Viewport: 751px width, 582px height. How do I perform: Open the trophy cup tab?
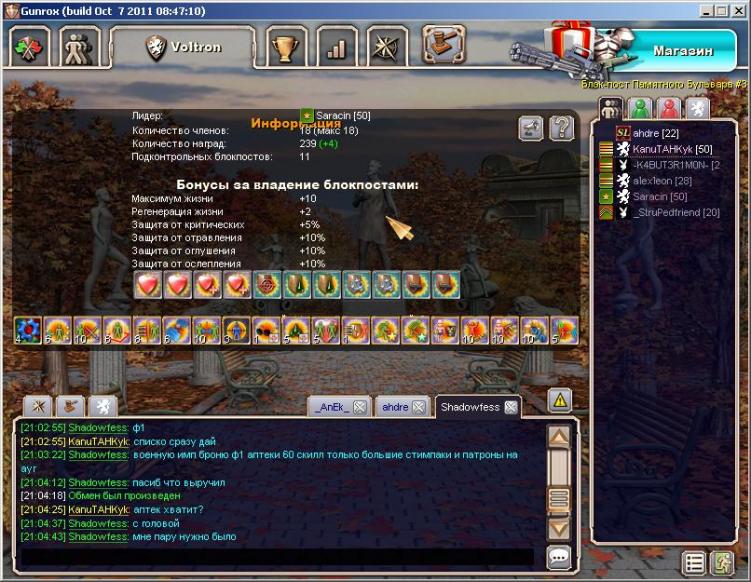pyautogui.click(x=289, y=46)
